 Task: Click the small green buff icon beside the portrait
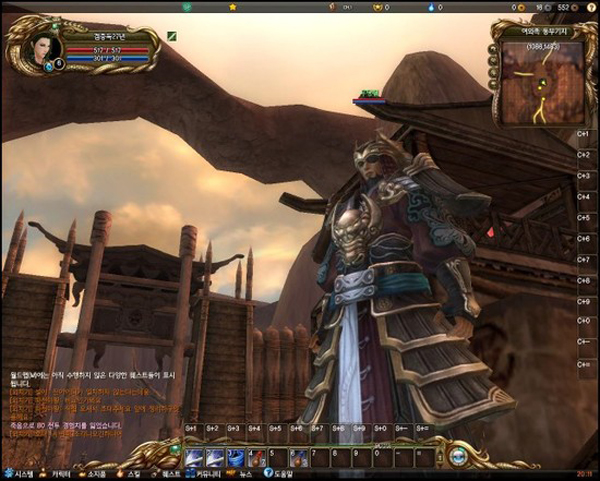(171, 36)
